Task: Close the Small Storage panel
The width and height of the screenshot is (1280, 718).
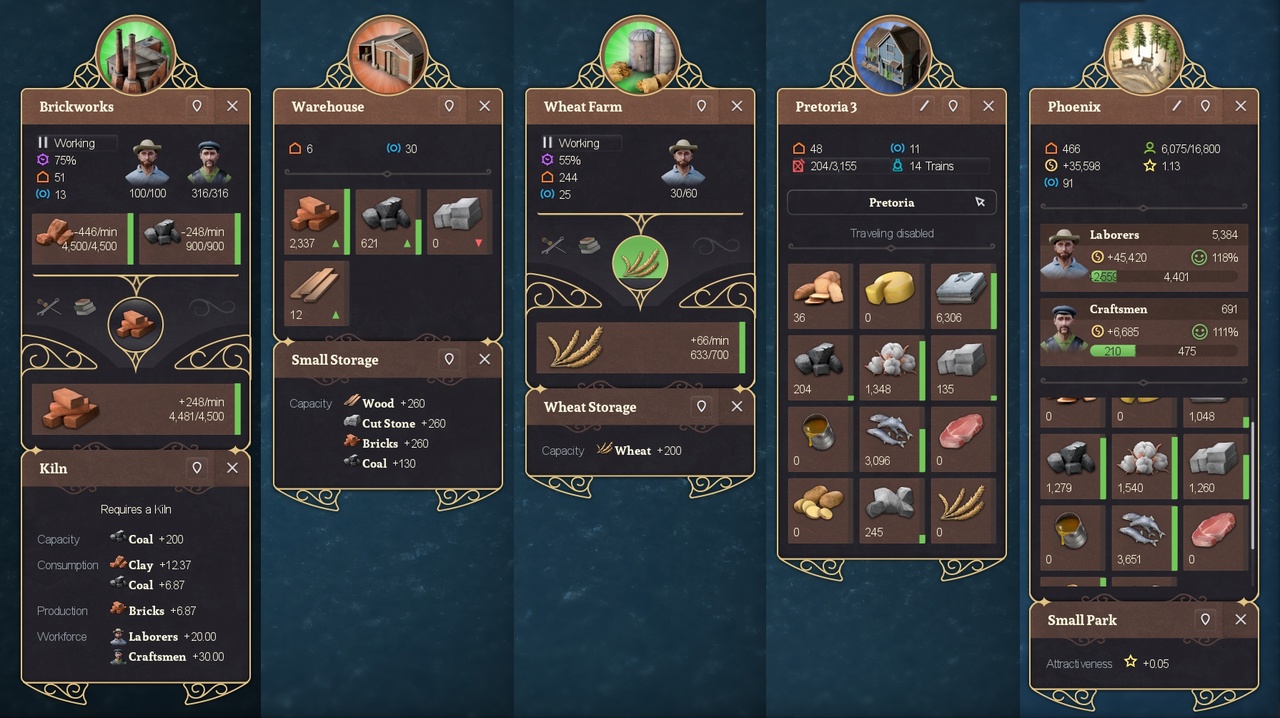Action: 484,359
